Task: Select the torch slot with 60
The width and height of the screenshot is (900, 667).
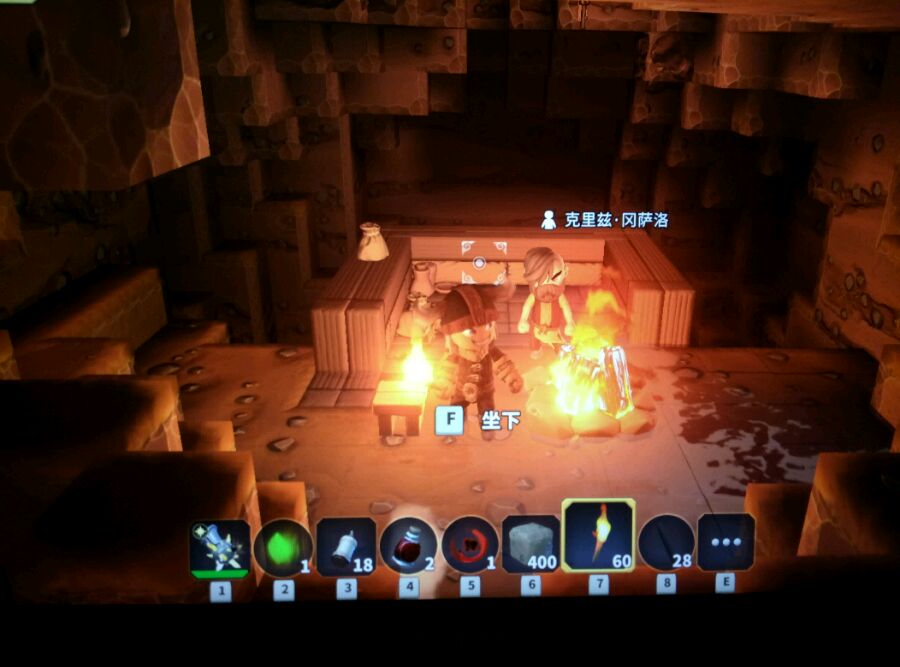Action: click(599, 536)
